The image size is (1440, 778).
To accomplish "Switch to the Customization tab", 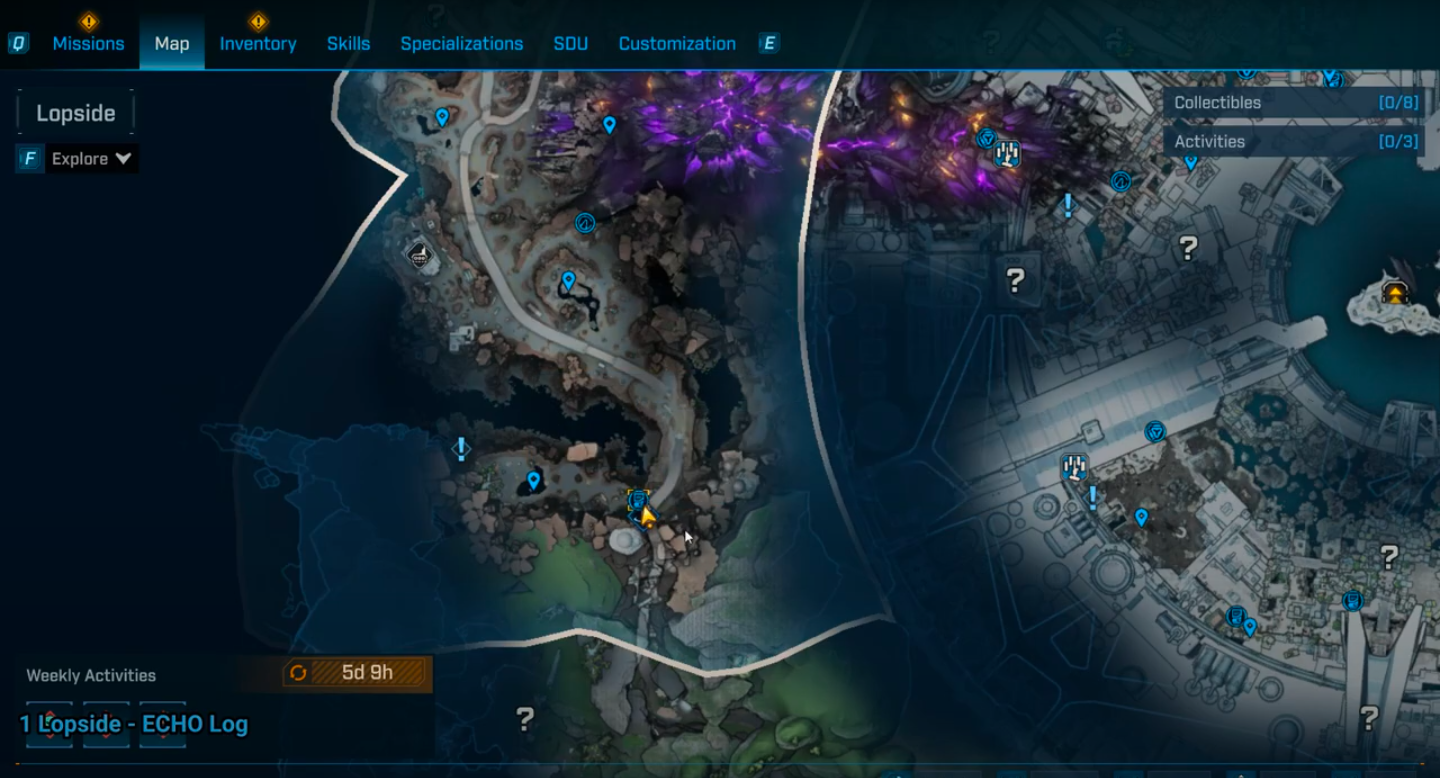I will (x=677, y=44).
